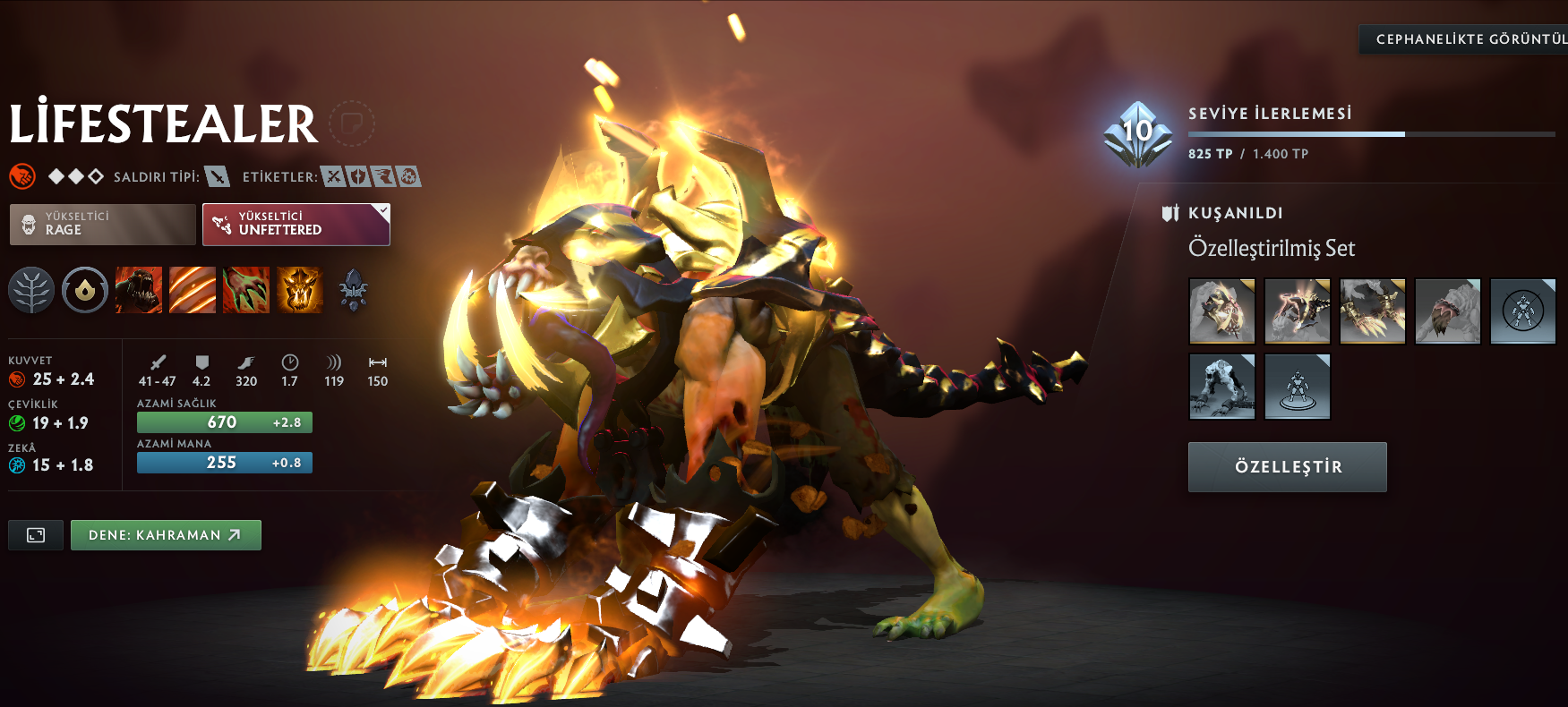The height and width of the screenshot is (707, 1568).
Task: Choose the golden claws arms cosmetic slot
Action: coord(1372,311)
